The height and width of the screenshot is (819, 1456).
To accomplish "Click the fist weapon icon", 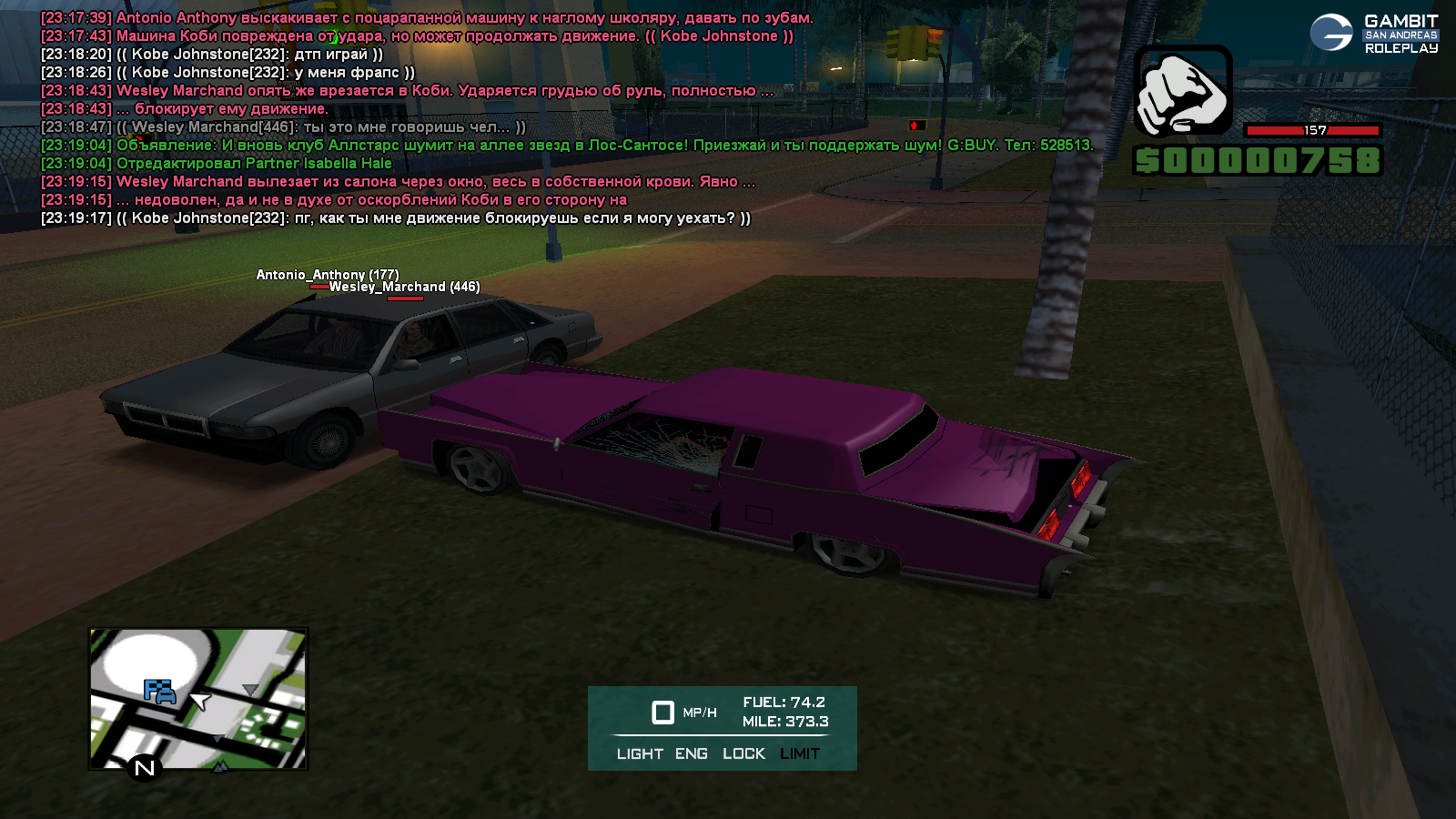I will pyautogui.click(x=1182, y=92).
